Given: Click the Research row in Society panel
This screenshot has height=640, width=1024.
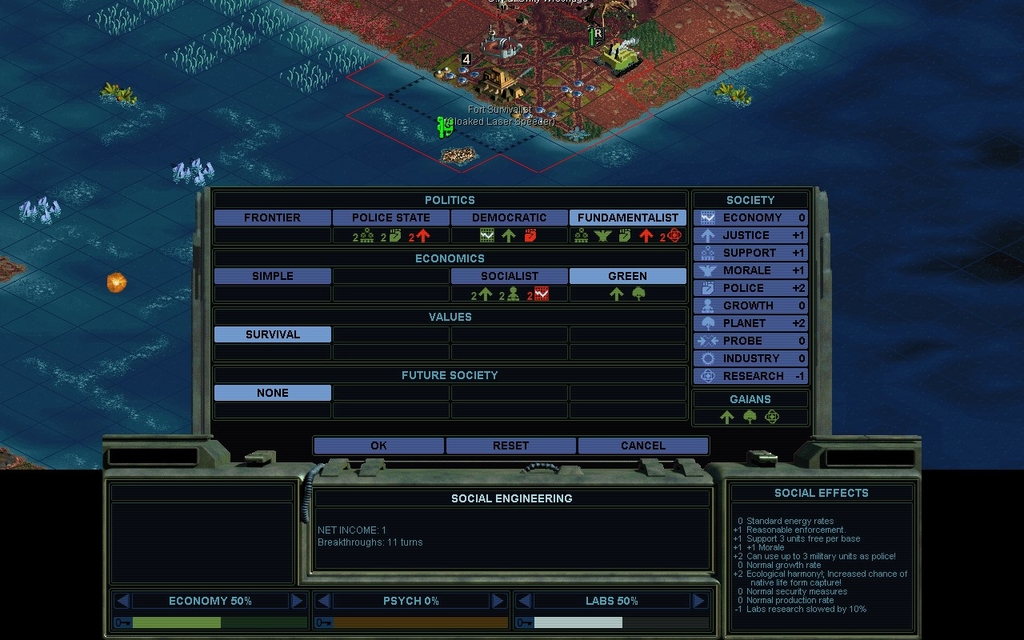Looking at the screenshot, I should pyautogui.click(x=751, y=376).
